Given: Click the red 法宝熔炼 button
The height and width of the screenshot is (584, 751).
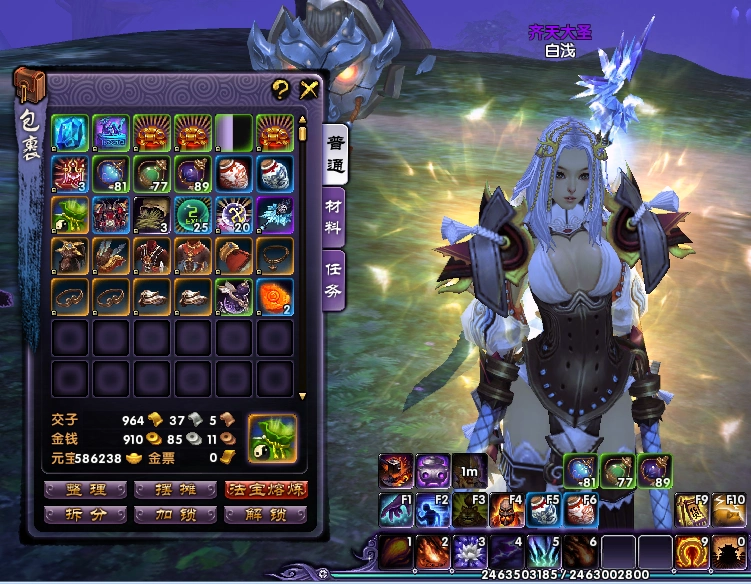Looking at the screenshot, I should pyautogui.click(x=265, y=490).
